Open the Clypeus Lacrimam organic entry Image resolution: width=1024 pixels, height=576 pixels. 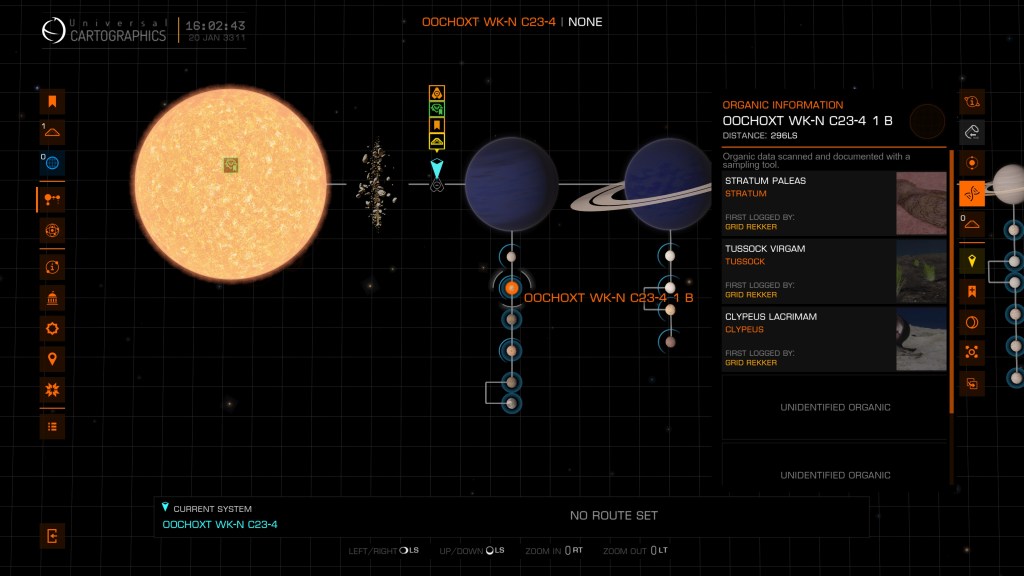click(x=834, y=339)
